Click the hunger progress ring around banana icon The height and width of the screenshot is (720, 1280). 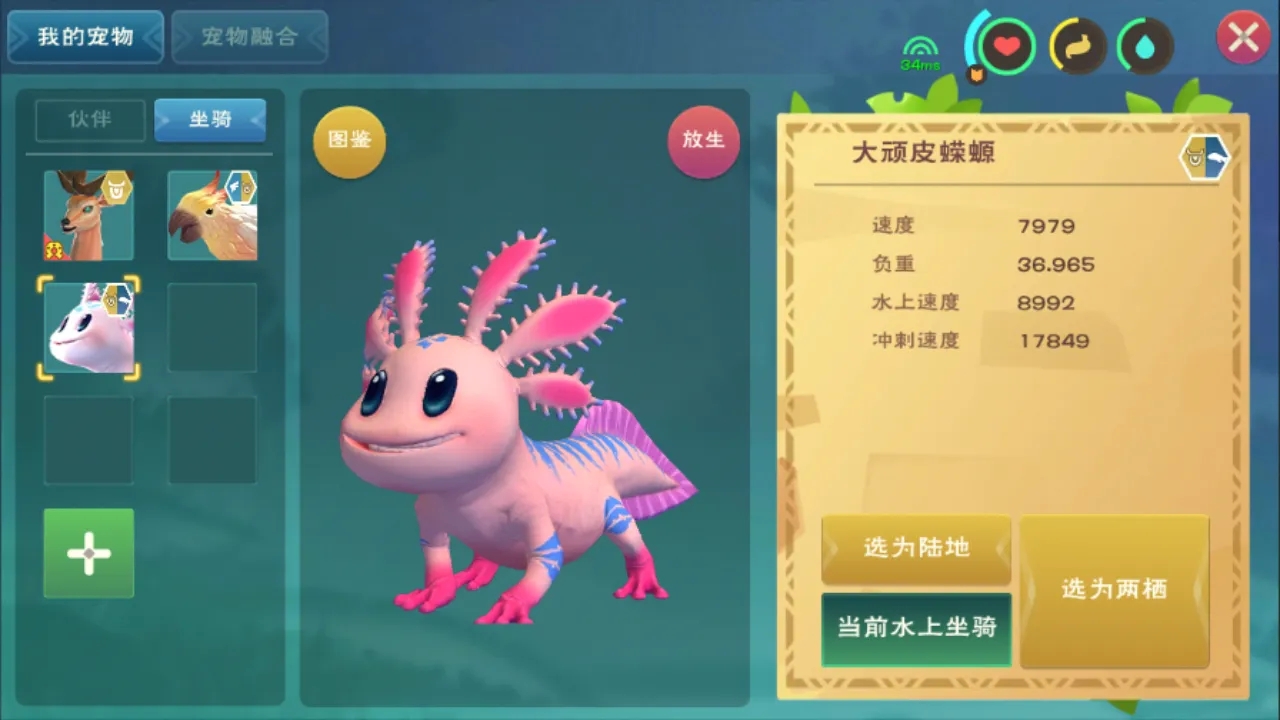pyautogui.click(x=1052, y=48)
